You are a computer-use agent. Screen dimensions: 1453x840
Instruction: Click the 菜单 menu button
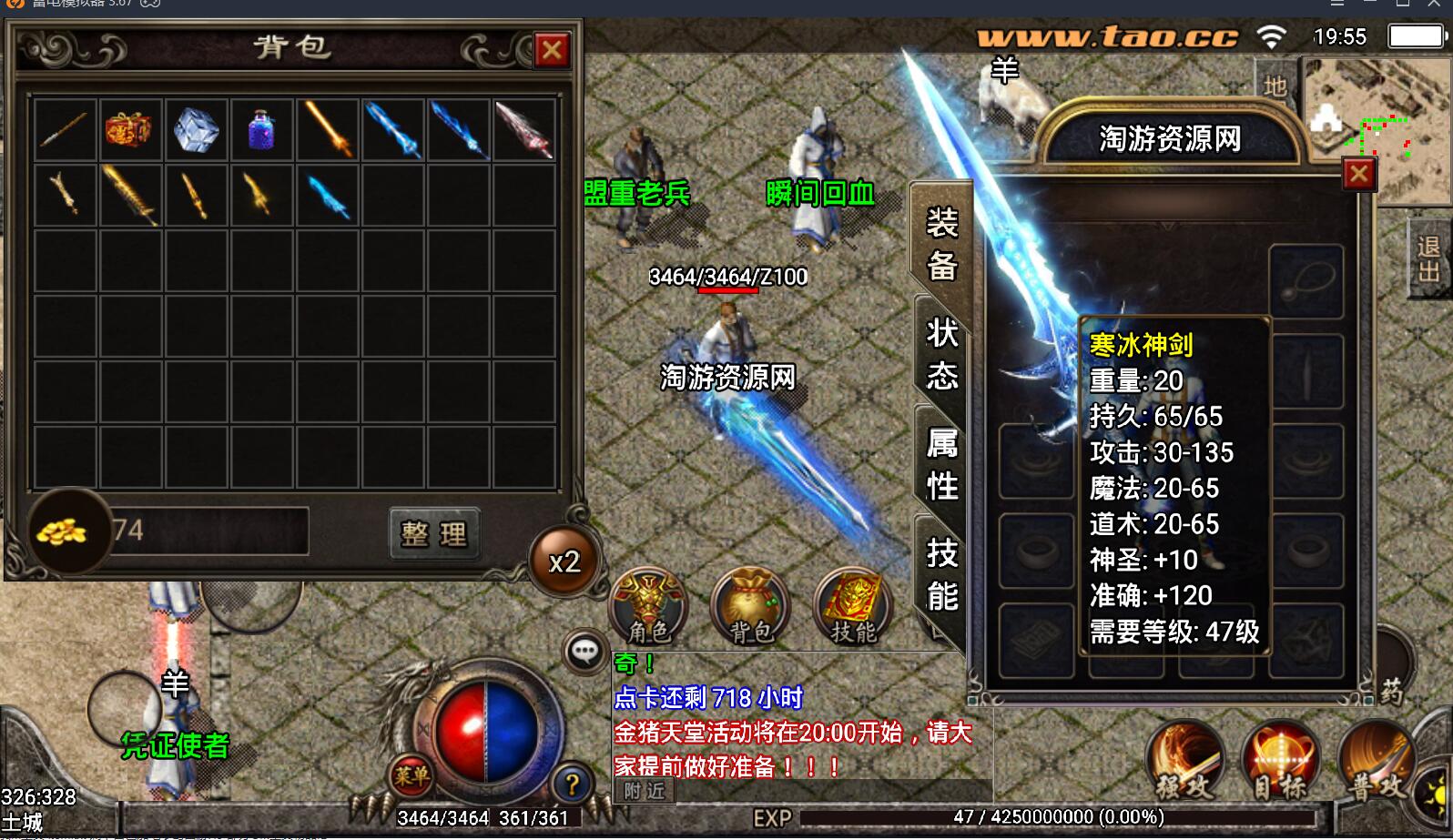pos(412,775)
